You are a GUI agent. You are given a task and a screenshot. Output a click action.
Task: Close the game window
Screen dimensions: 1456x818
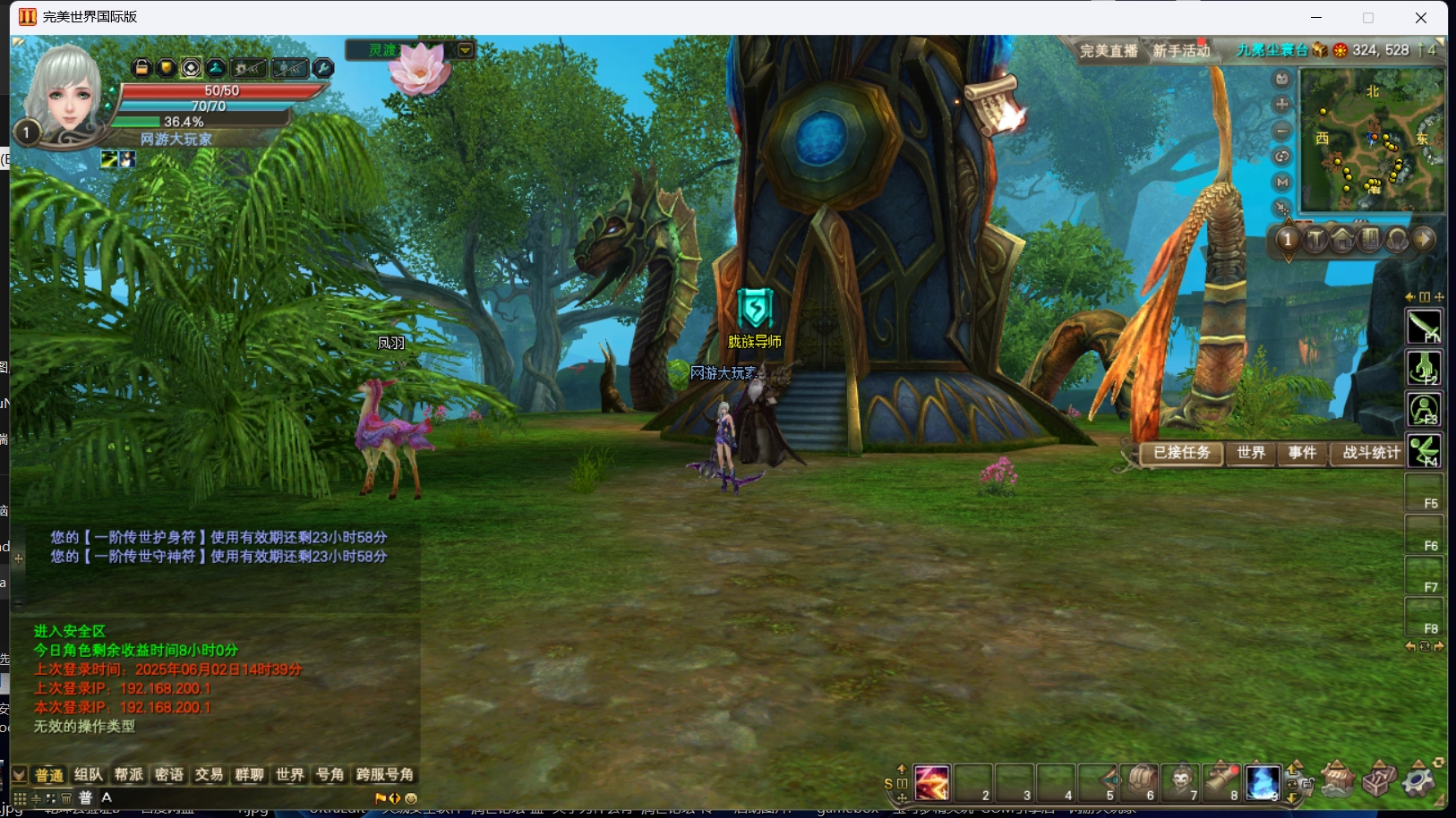(x=1420, y=18)
